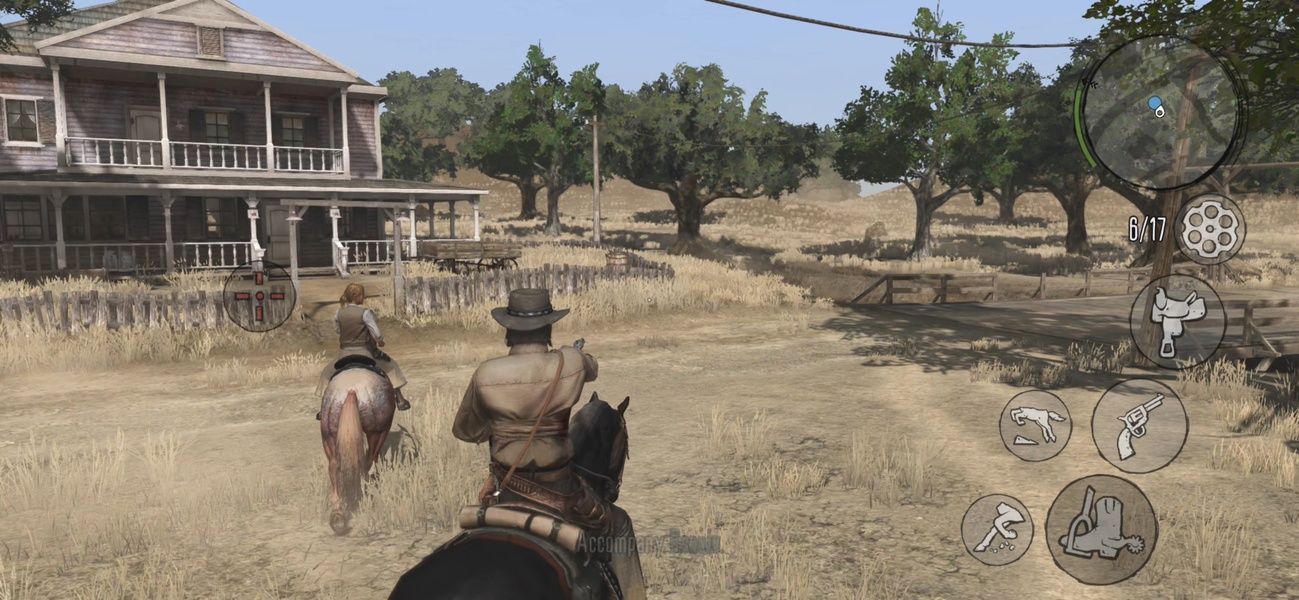This screenshot has width=1299, height=600.
Task: Tap the horse hoof icon button
Action: (x=997, y=529)
